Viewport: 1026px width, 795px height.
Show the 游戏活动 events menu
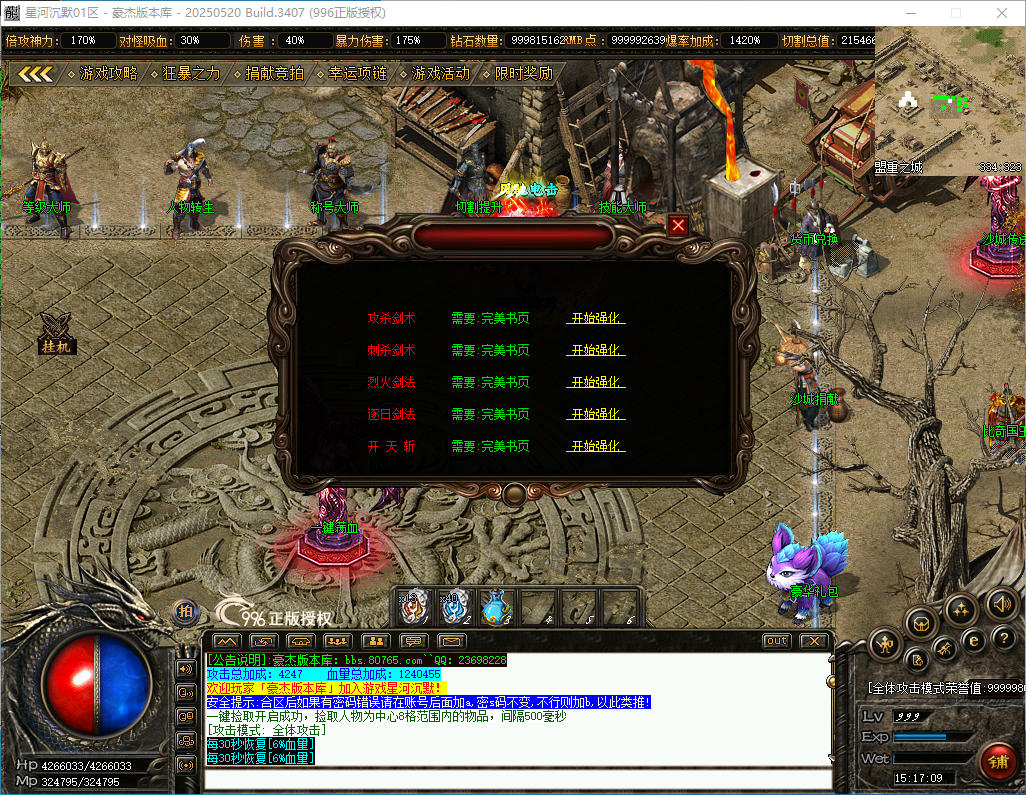(x=440, y=74)
